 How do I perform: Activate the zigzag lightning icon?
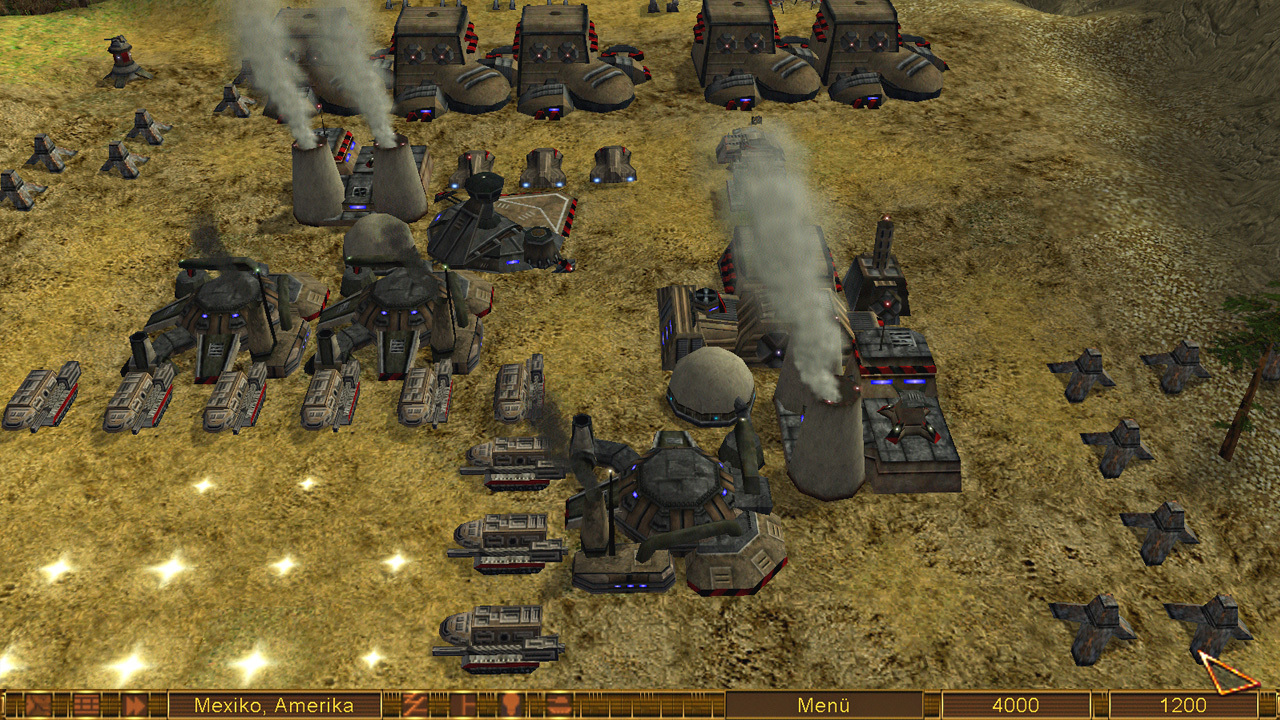point(415,705)
